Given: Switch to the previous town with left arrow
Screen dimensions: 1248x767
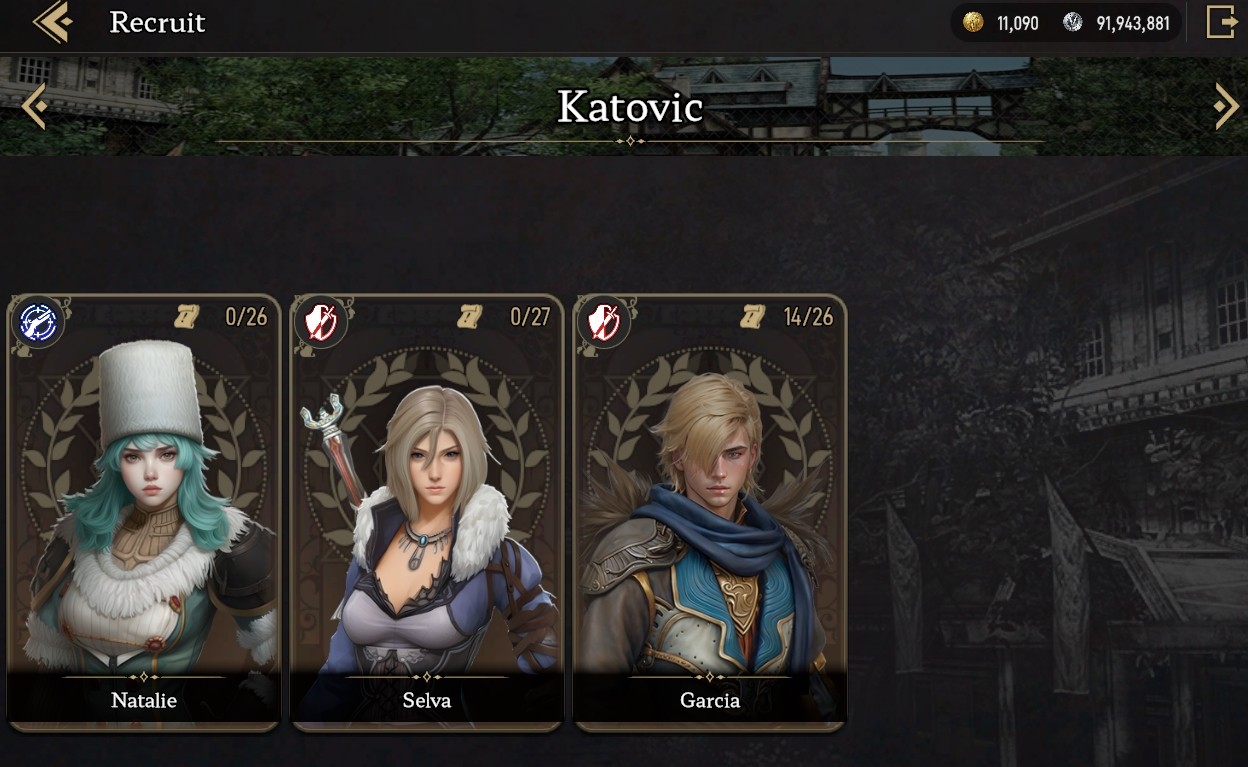Looking at the screenshot, I should tap(33, 106).
